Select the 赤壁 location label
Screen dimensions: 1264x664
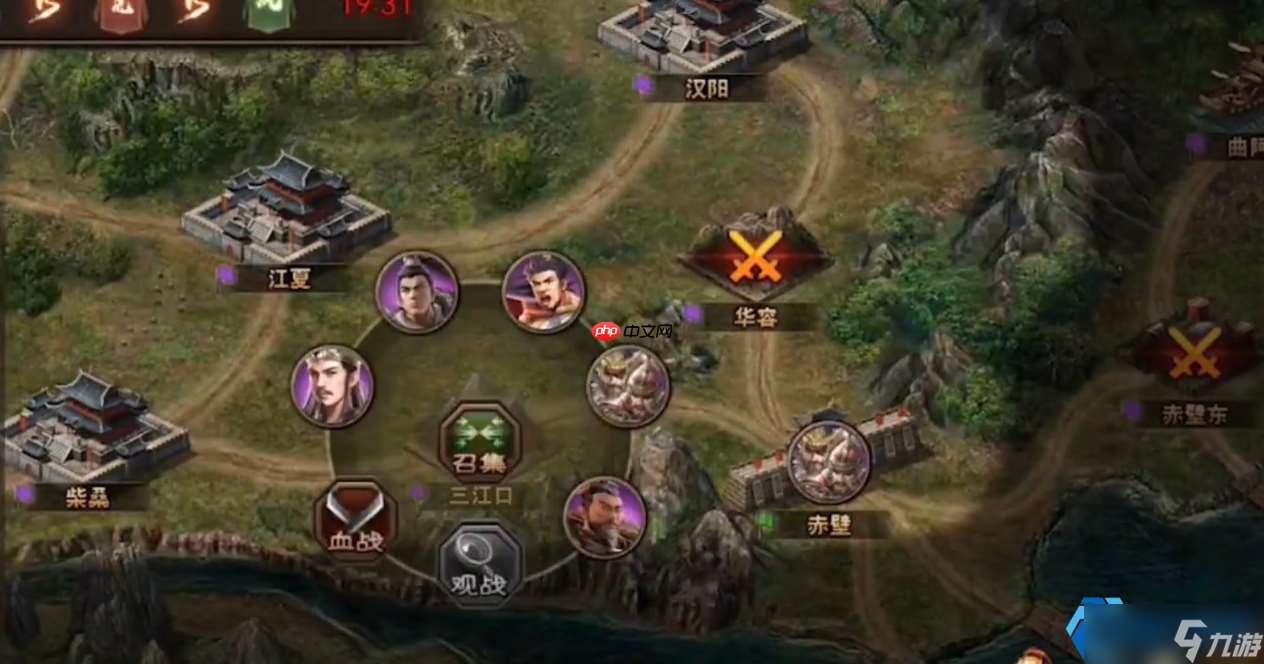tap(829, 524)
